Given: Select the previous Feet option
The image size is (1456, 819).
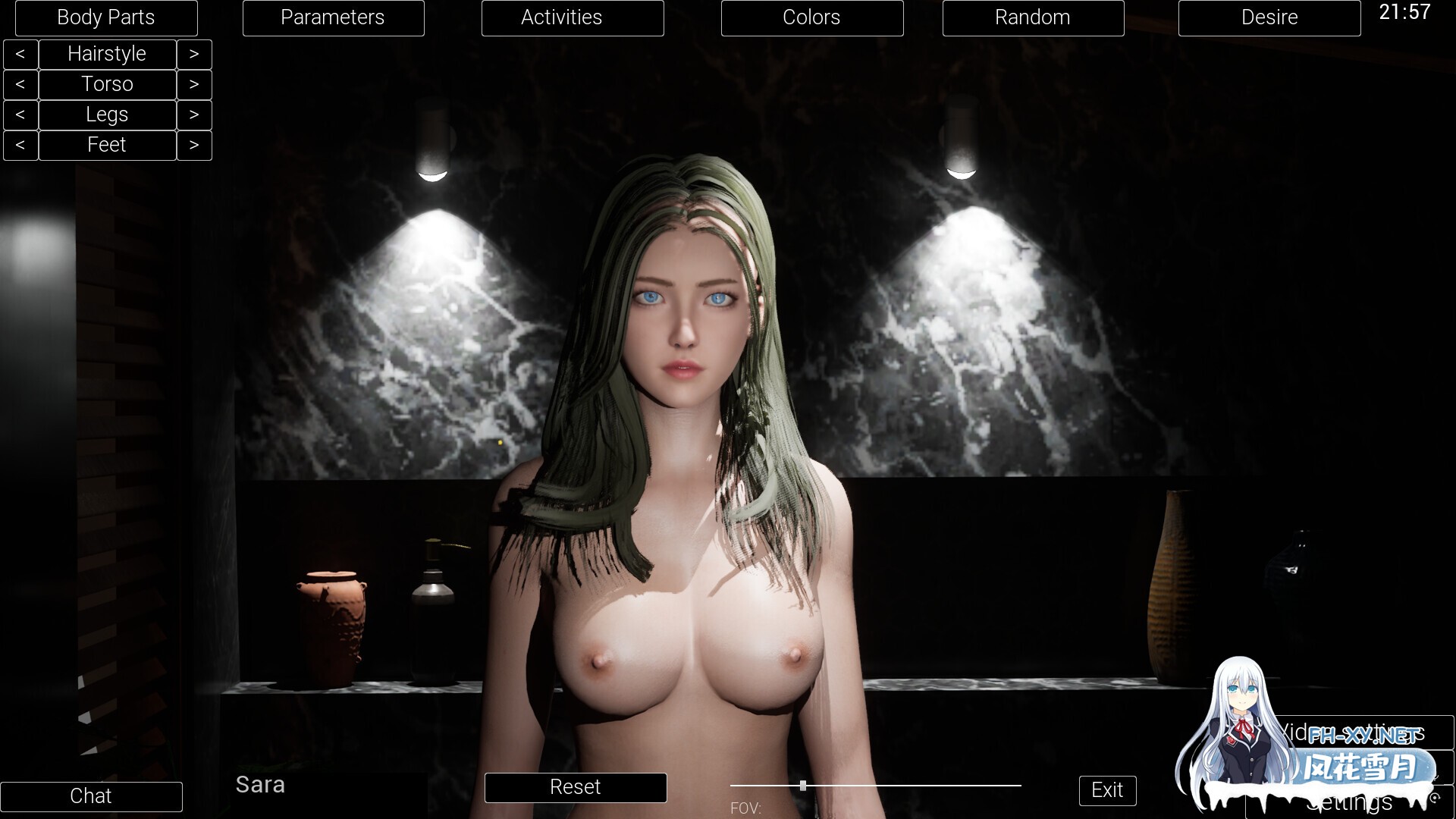Looking at the screenshot, I should click(20, 145).
